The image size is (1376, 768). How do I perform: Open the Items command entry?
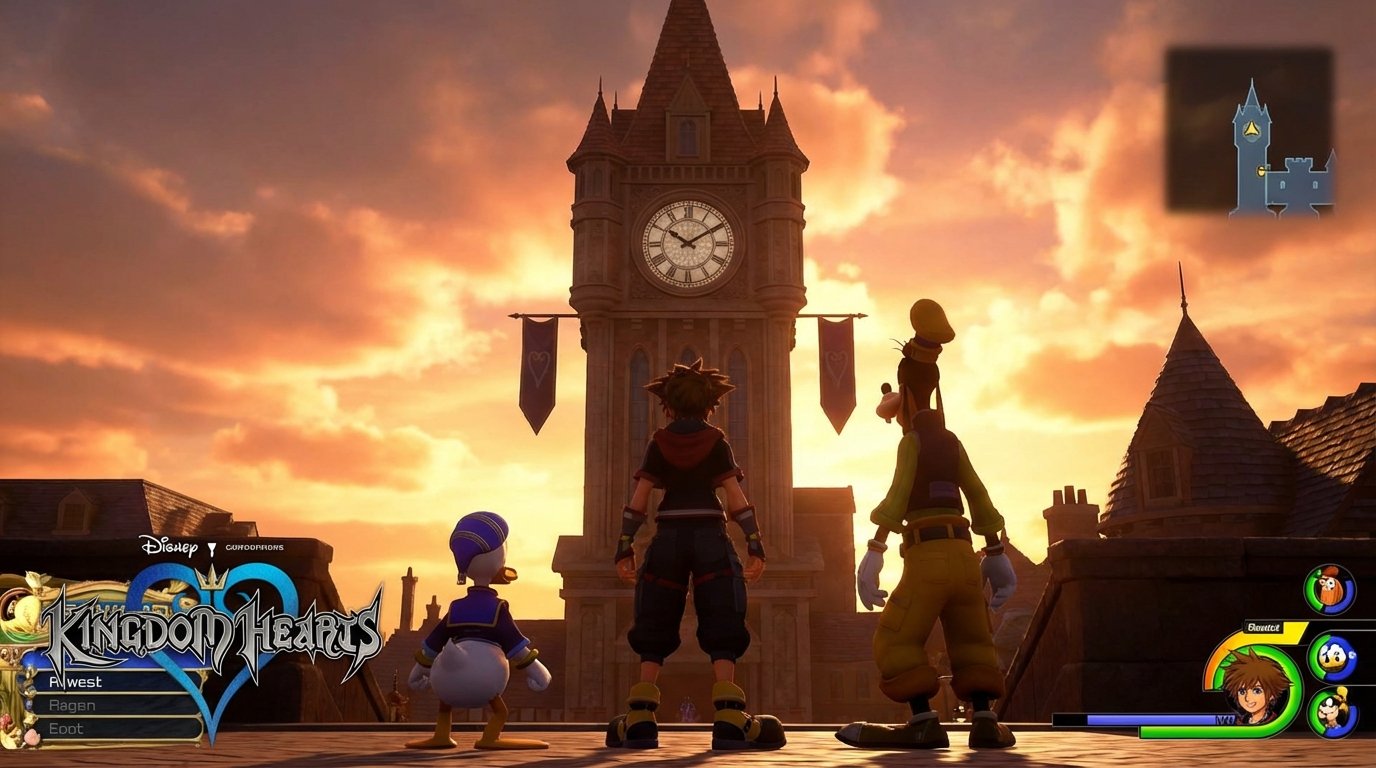pos(65,727)
